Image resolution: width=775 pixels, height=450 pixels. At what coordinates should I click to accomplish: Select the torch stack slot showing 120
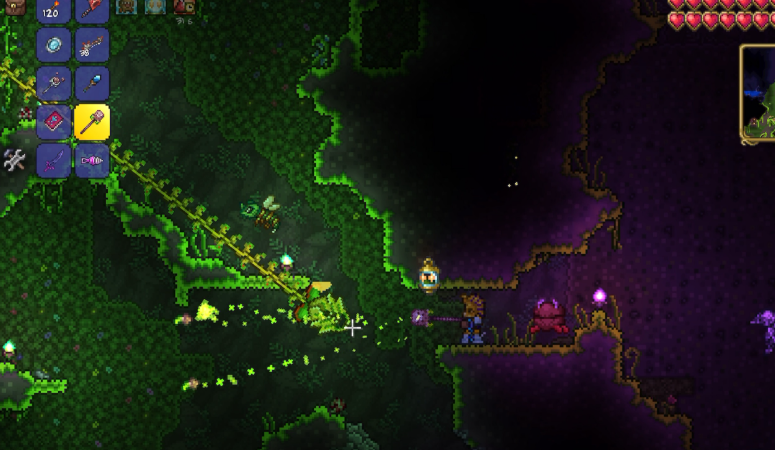pos(53,10)
